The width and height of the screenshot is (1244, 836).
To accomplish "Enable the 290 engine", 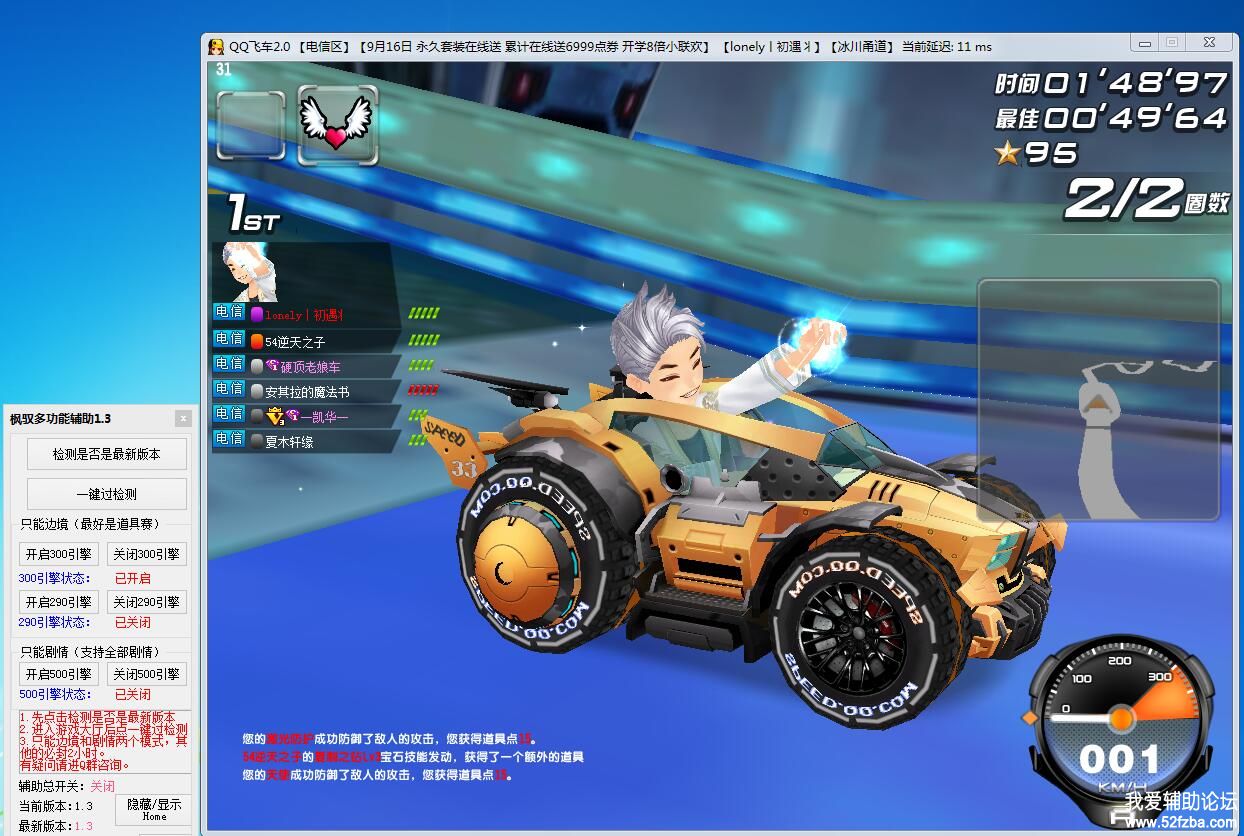I will [59, 602].
